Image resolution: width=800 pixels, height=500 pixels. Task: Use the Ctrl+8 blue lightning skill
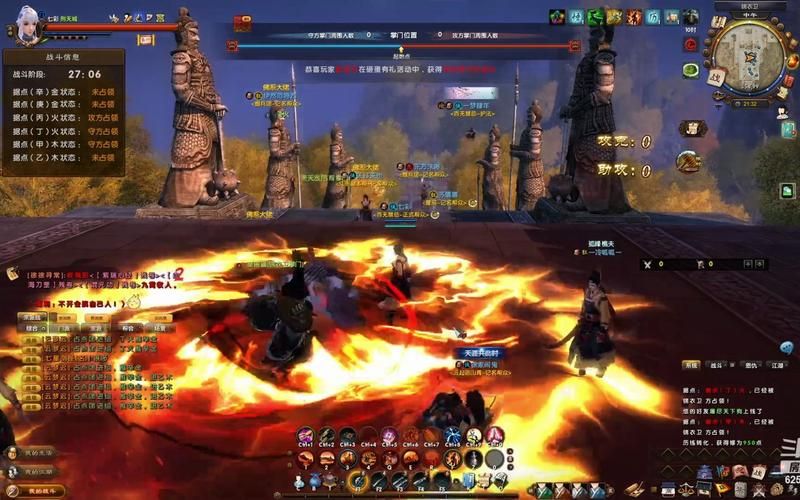(453, 436)
